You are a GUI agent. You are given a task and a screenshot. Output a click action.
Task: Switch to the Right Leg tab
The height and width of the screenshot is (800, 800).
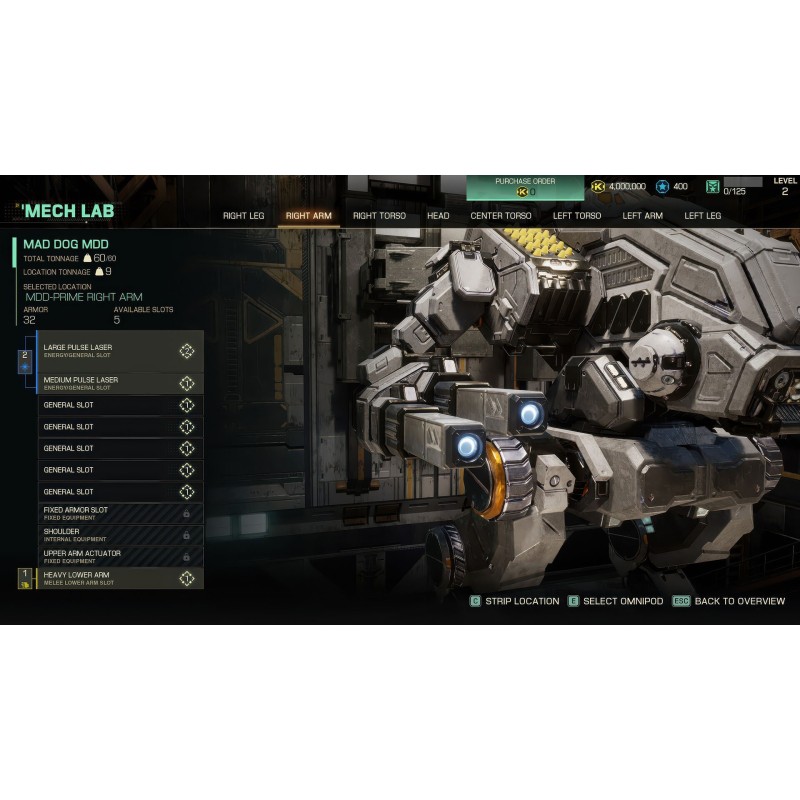(x=243, y=215)
